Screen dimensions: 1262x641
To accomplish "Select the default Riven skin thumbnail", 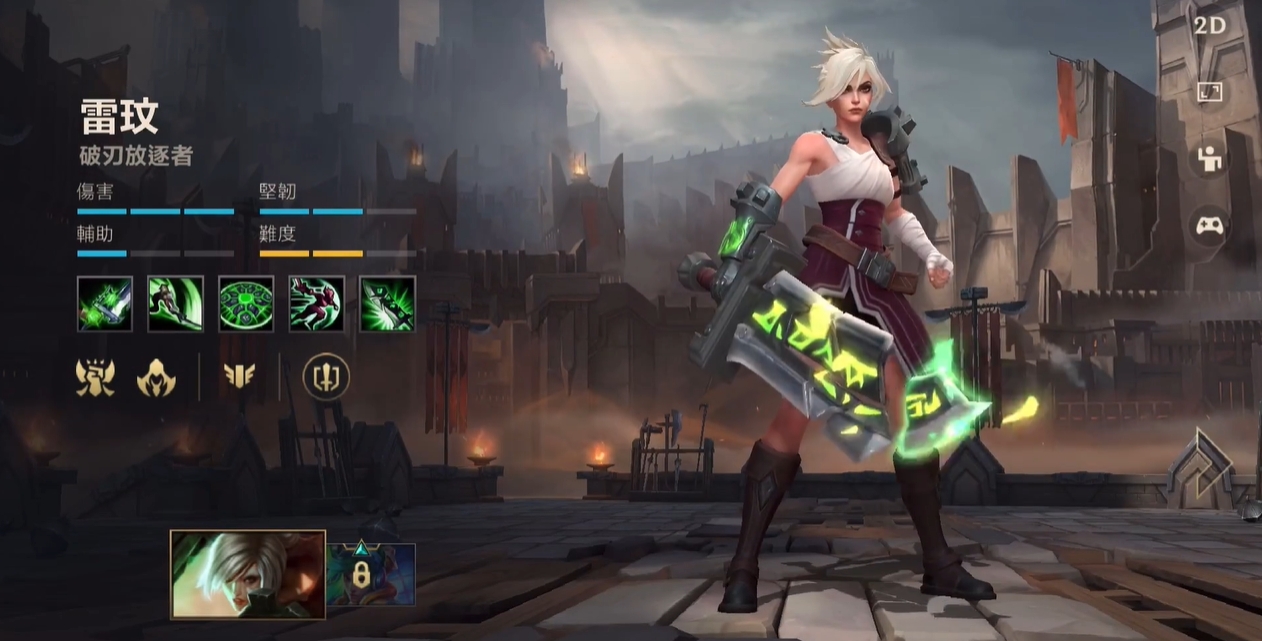I will (x=248, y=574).
